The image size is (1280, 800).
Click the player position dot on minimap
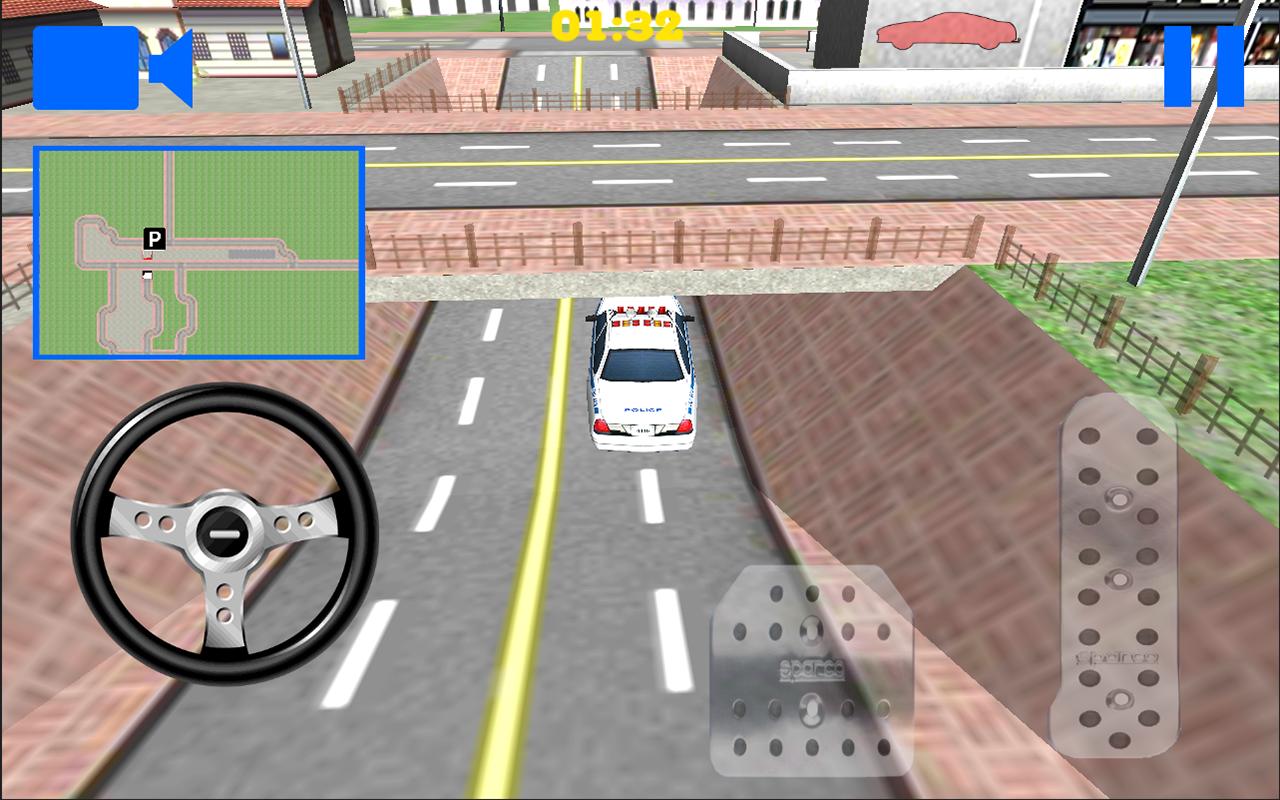pyautogui.click(x=148, y=257)
